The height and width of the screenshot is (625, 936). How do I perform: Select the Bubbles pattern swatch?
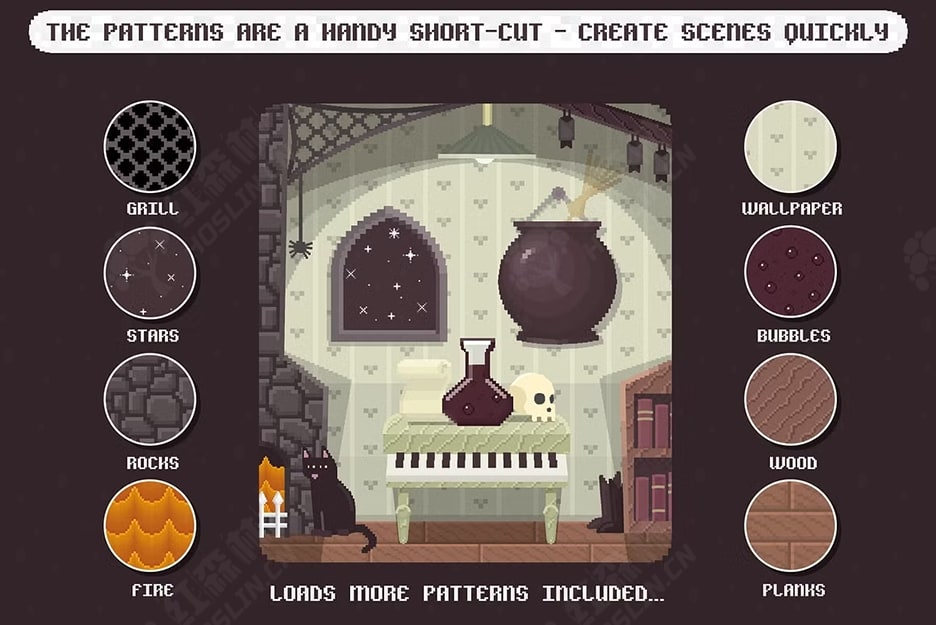(790, 273)
